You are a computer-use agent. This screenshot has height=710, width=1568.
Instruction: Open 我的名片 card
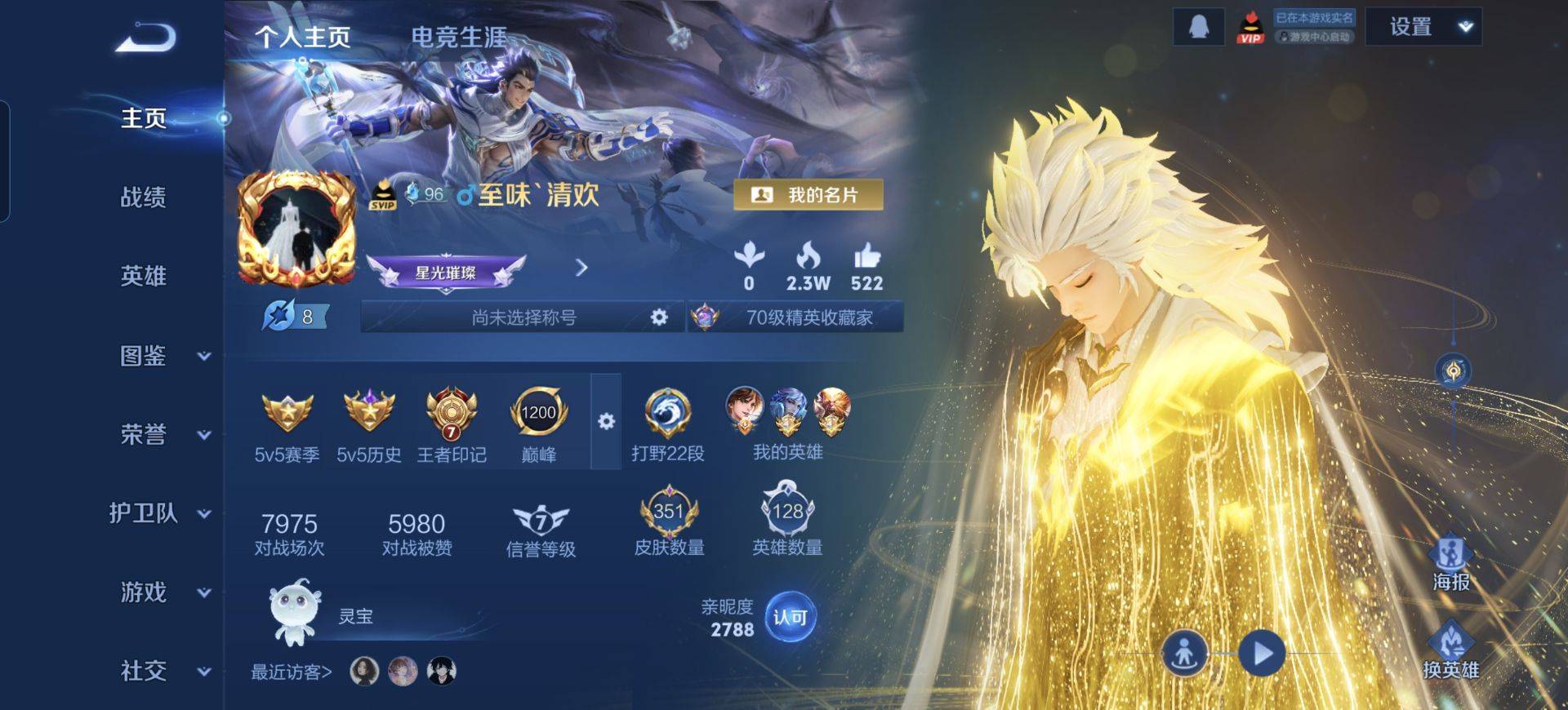click(808, 195)
